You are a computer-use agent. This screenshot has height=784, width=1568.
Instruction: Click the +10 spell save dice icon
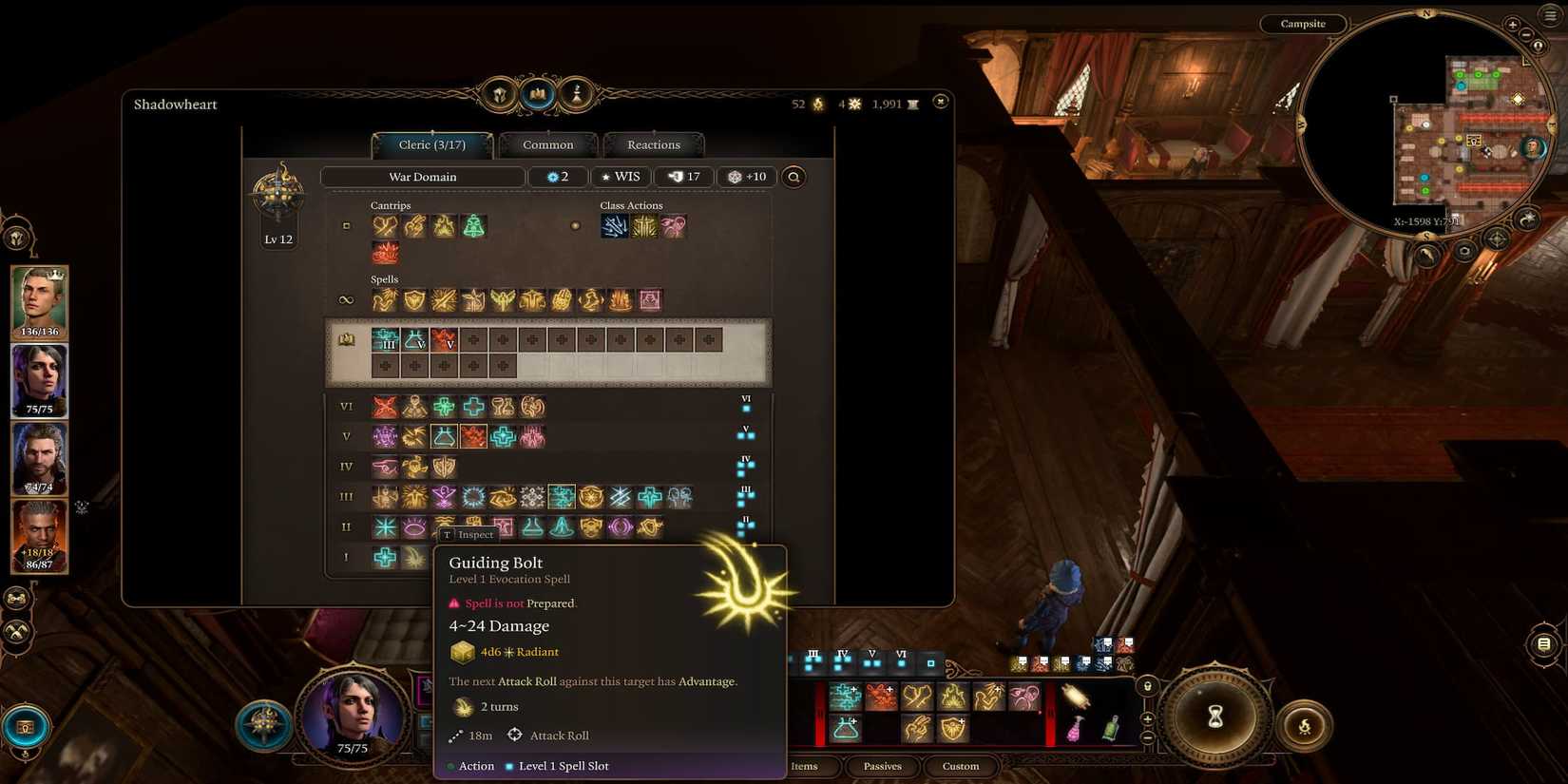pyautogui.click(x=747, y=177)
